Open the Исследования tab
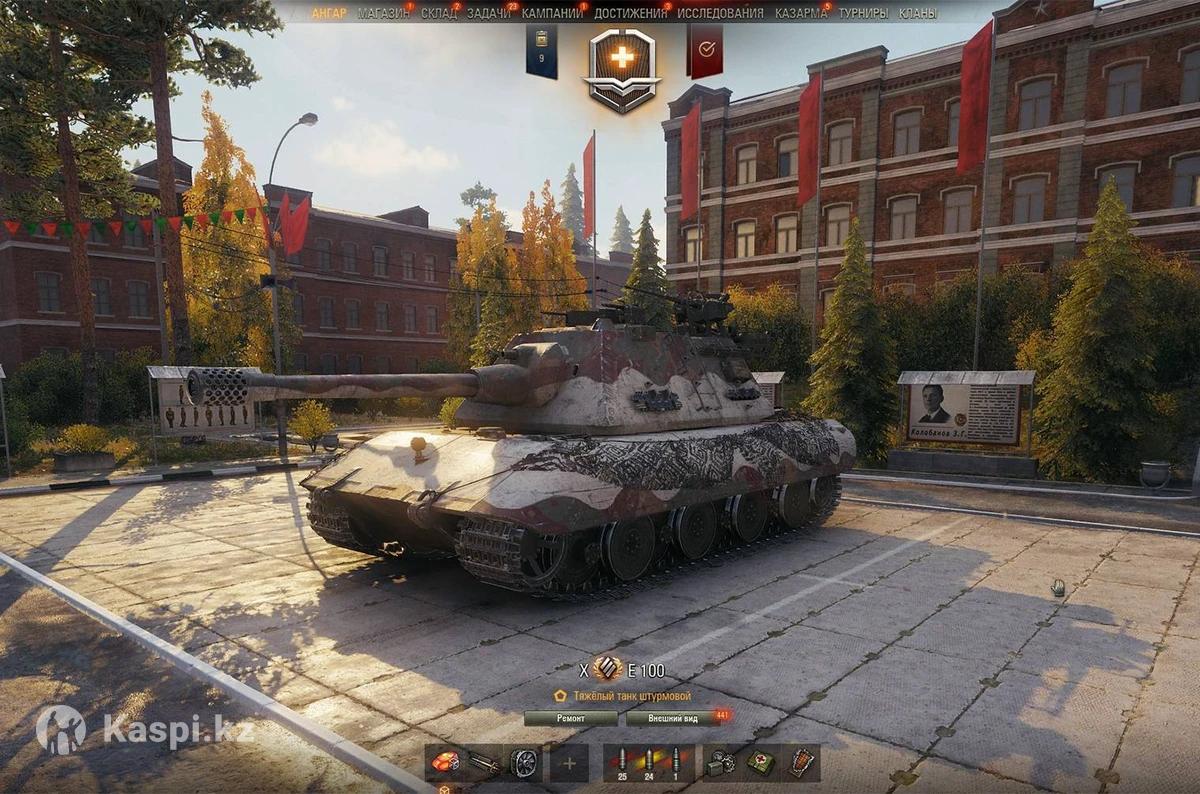 coord(720,13)
